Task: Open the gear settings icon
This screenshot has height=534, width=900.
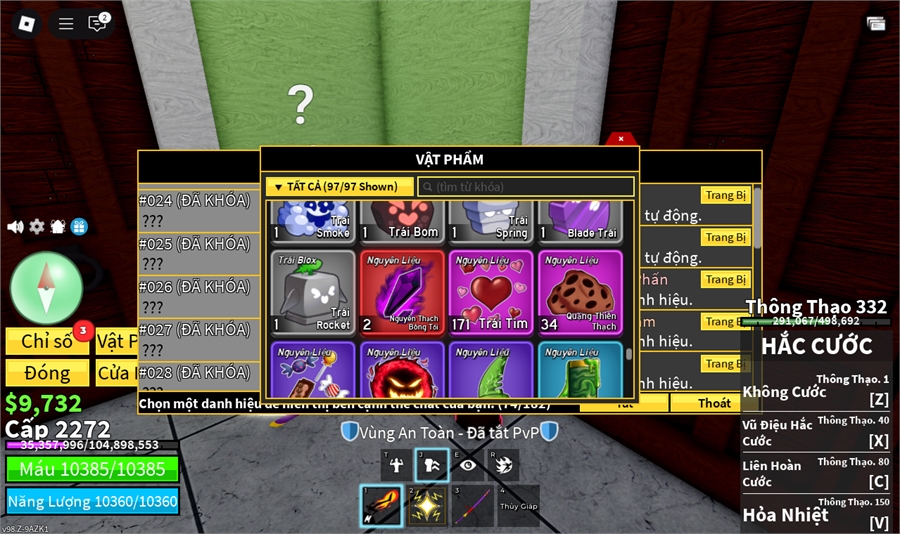Action: [37, 227]
